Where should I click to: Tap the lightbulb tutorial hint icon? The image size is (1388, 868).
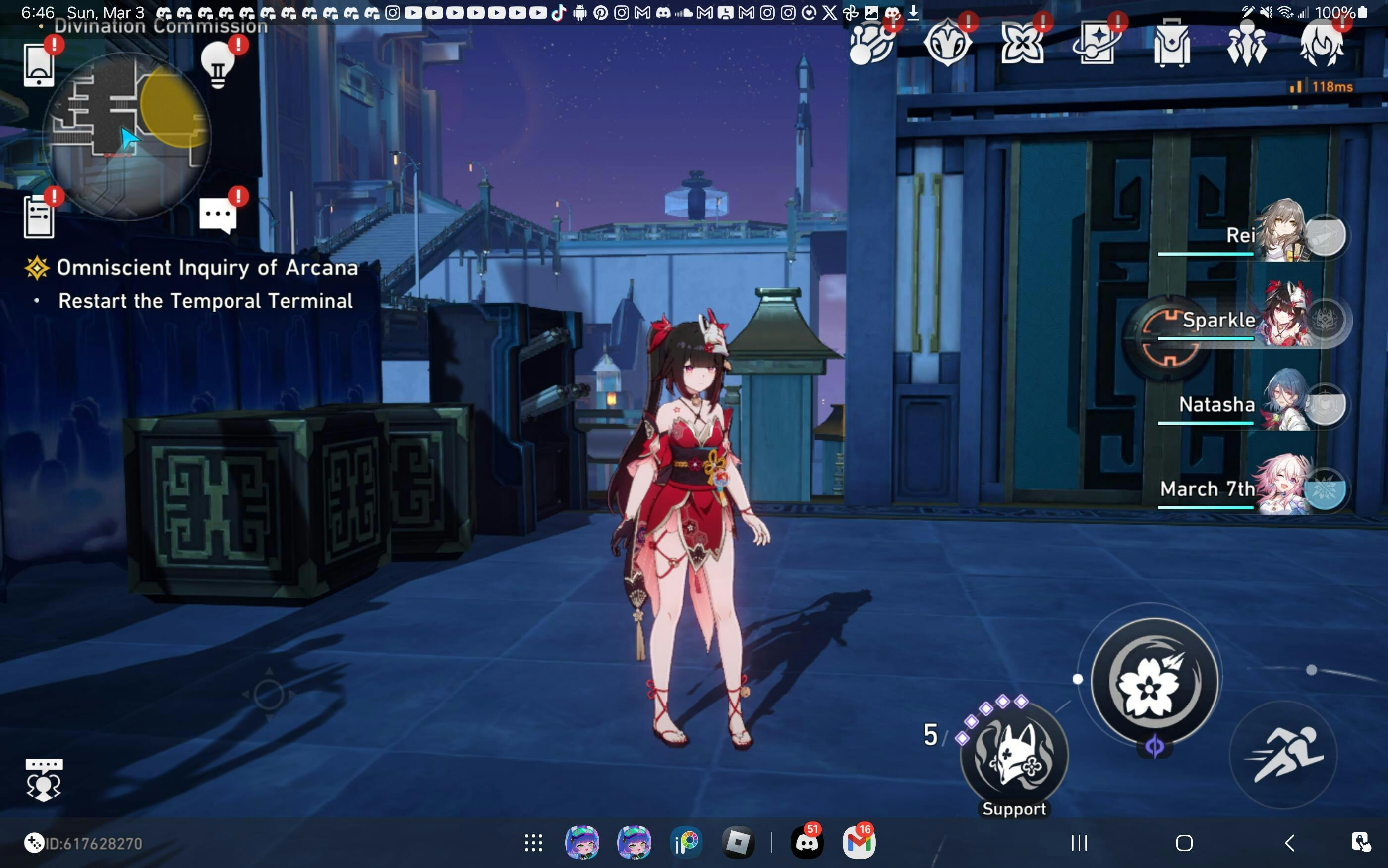click(218, 65)
